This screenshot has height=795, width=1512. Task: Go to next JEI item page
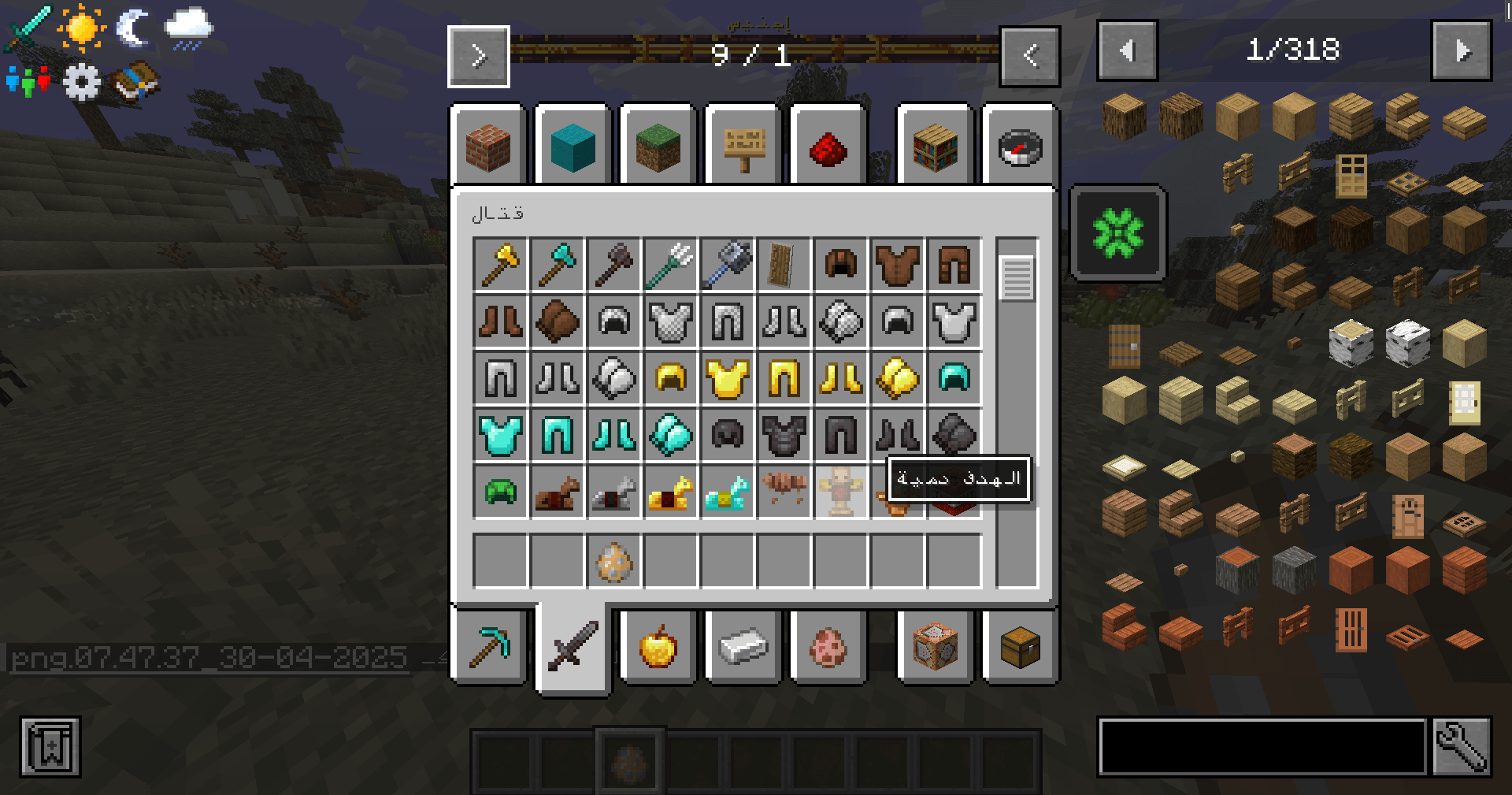coord(1462,51)
